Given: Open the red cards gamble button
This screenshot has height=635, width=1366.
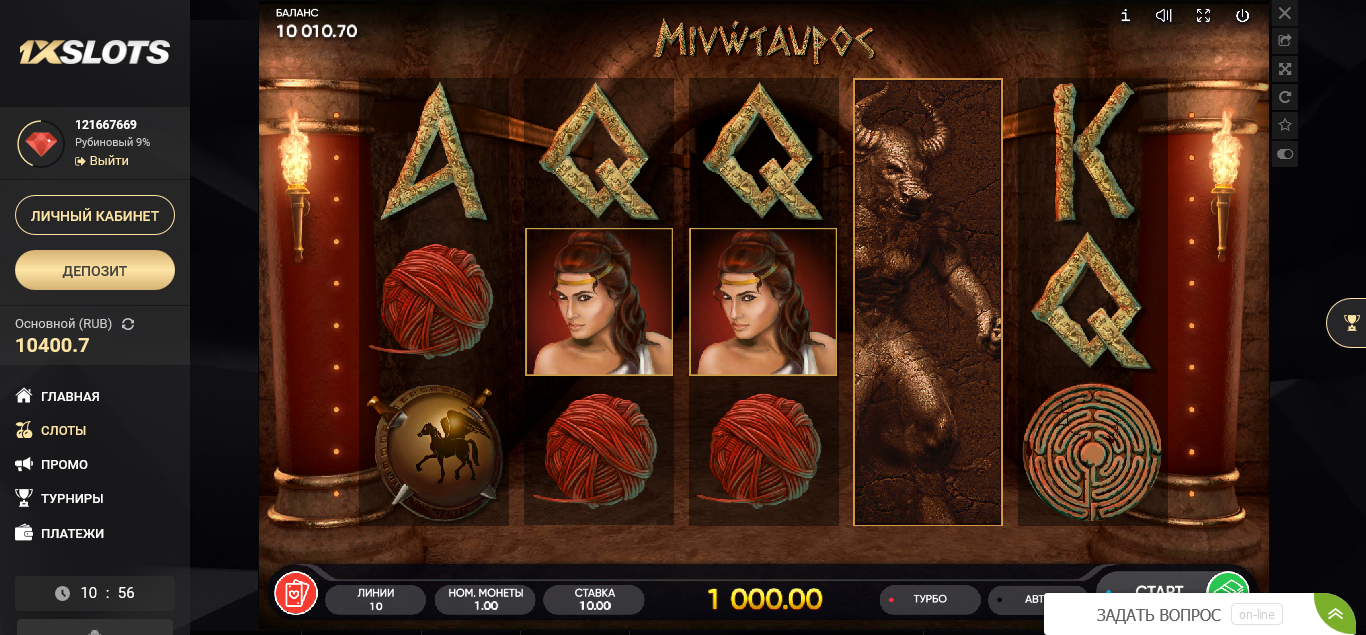Looking at the screenshot, I should tap(296, 593).
